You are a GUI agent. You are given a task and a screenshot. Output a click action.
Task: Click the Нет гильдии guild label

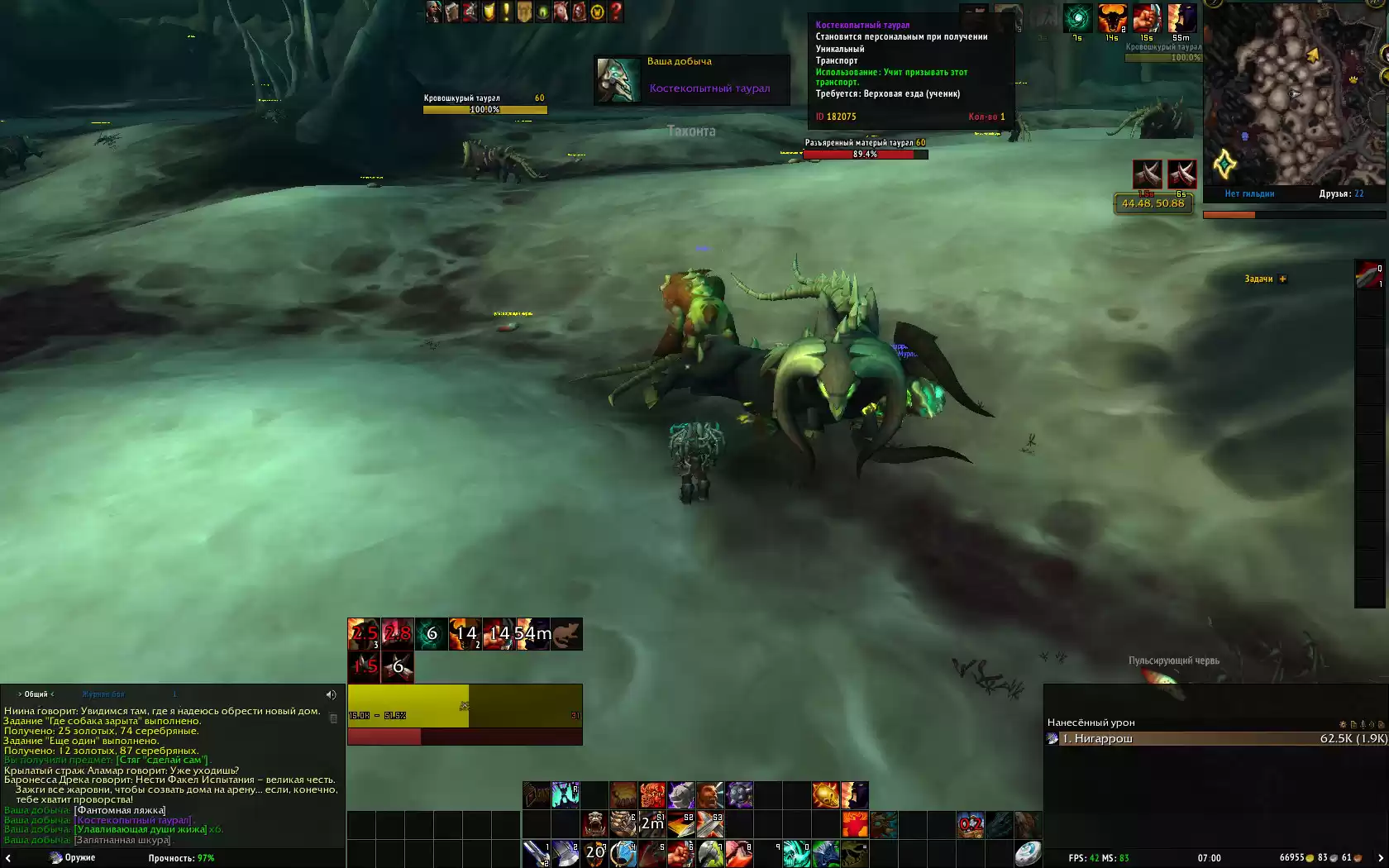point(1249,193)
